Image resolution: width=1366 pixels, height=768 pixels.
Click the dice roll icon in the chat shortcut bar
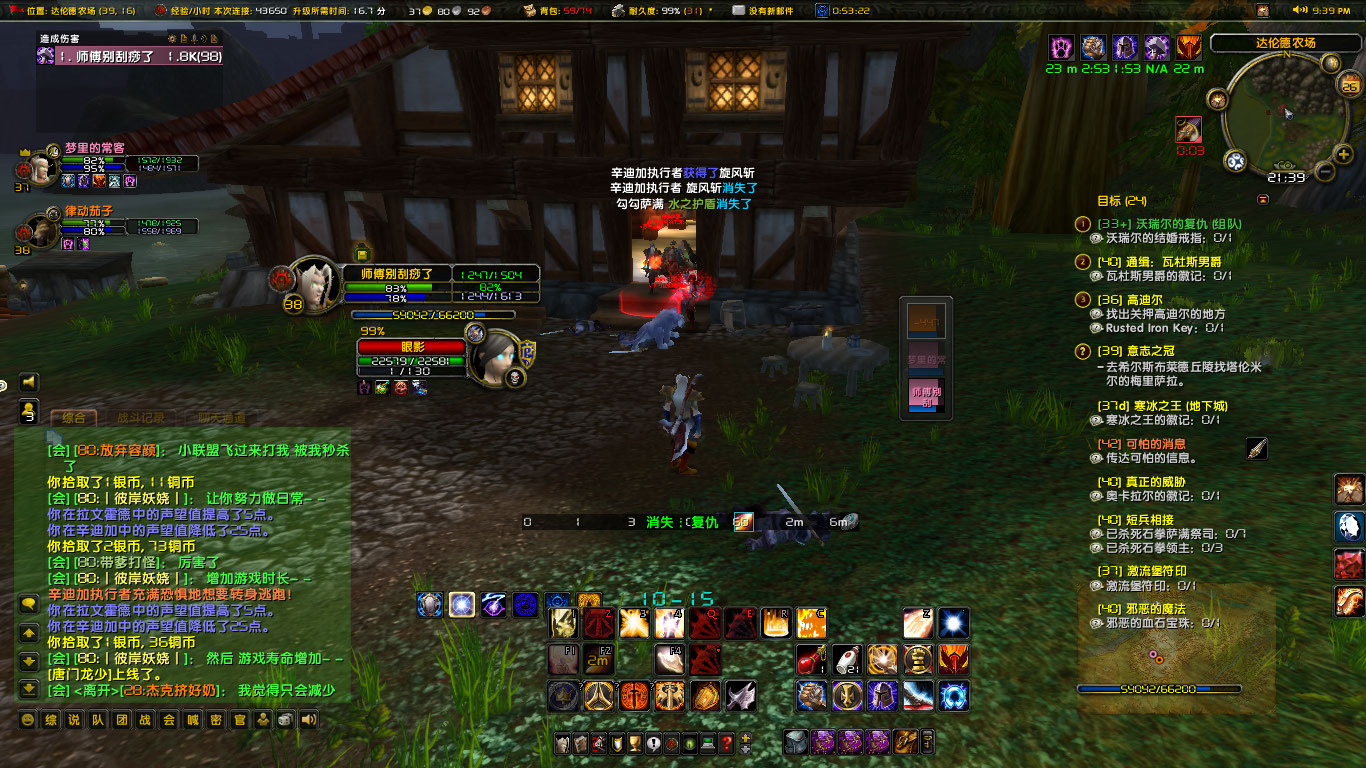[x=285, y=719]
